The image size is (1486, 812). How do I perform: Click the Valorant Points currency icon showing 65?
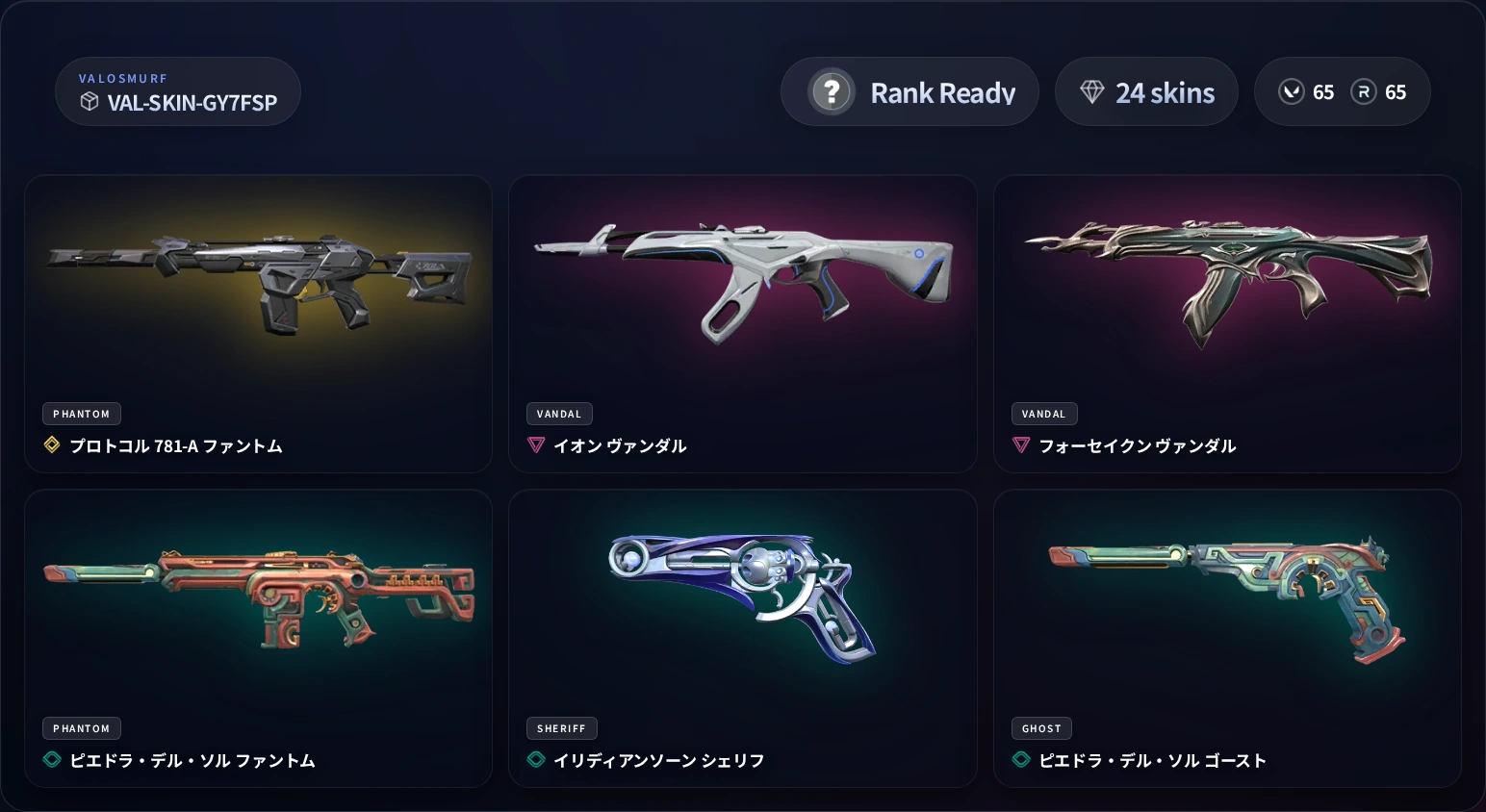pyautogui.click(x=1291, y=91)
